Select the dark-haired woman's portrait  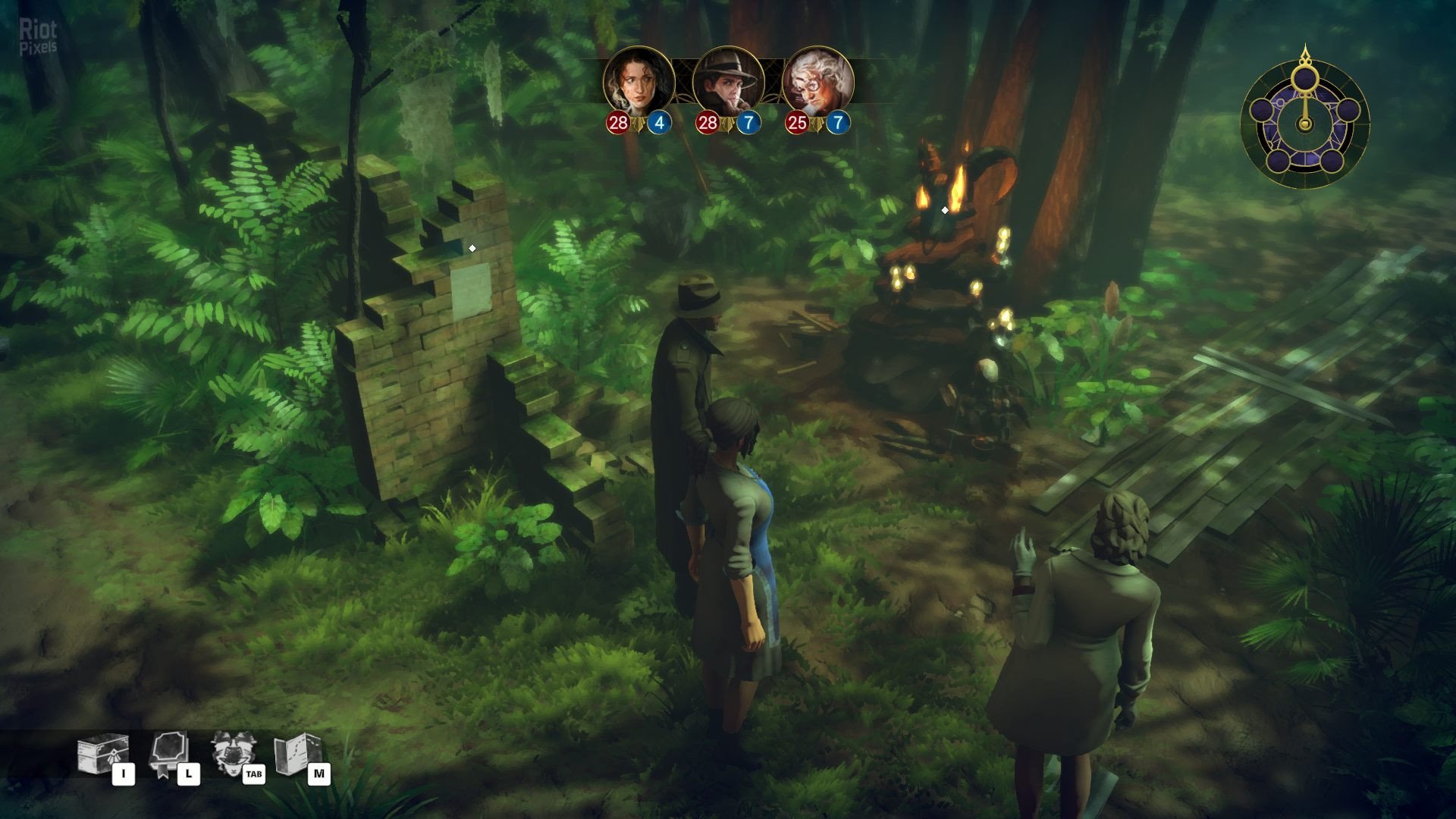click(639, 81)
